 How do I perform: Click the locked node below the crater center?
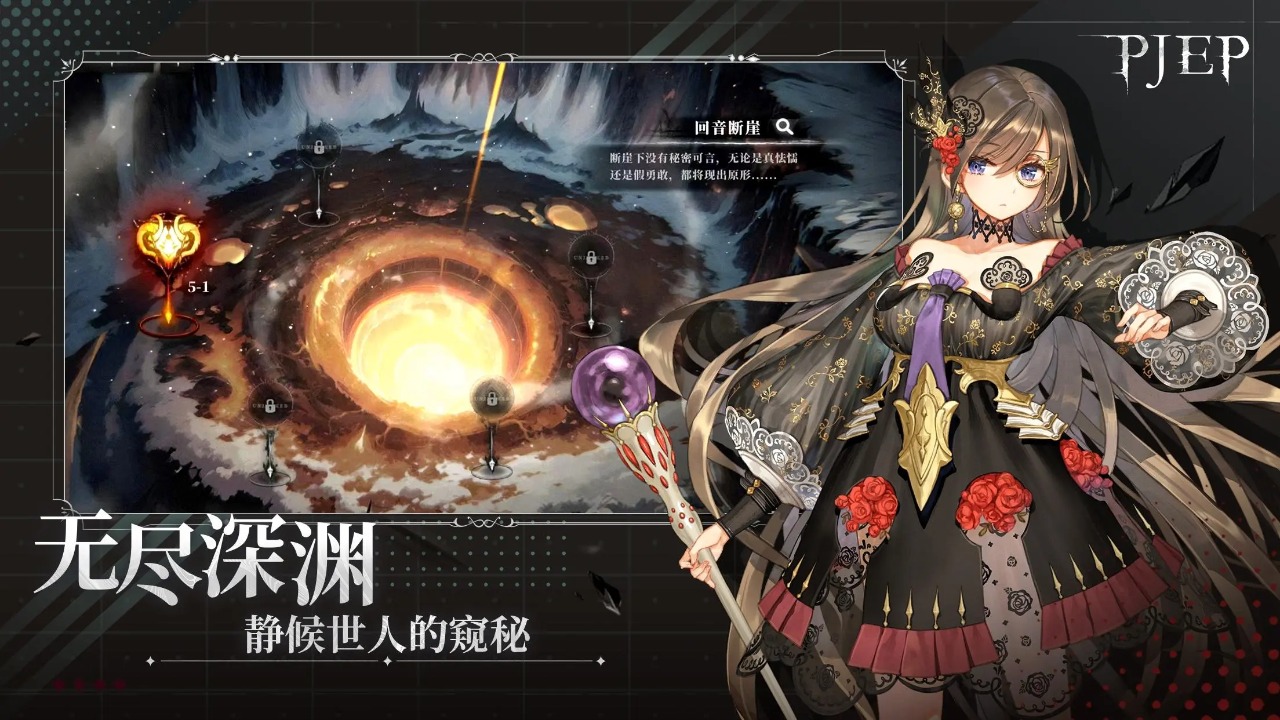pyautogui.click(x=490, y=395)
